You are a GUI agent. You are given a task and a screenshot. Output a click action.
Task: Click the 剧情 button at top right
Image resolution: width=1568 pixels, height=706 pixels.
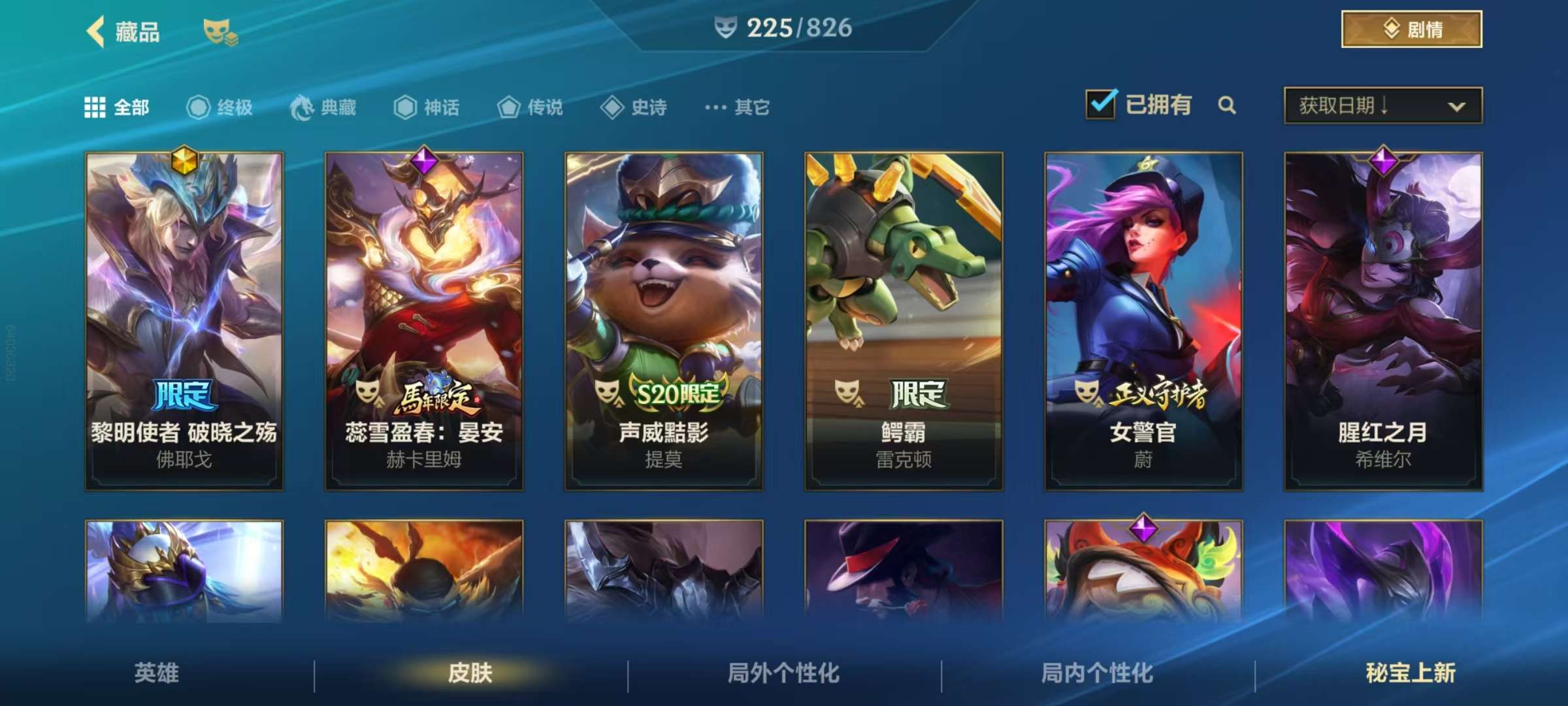click(x=1411, y=29)
